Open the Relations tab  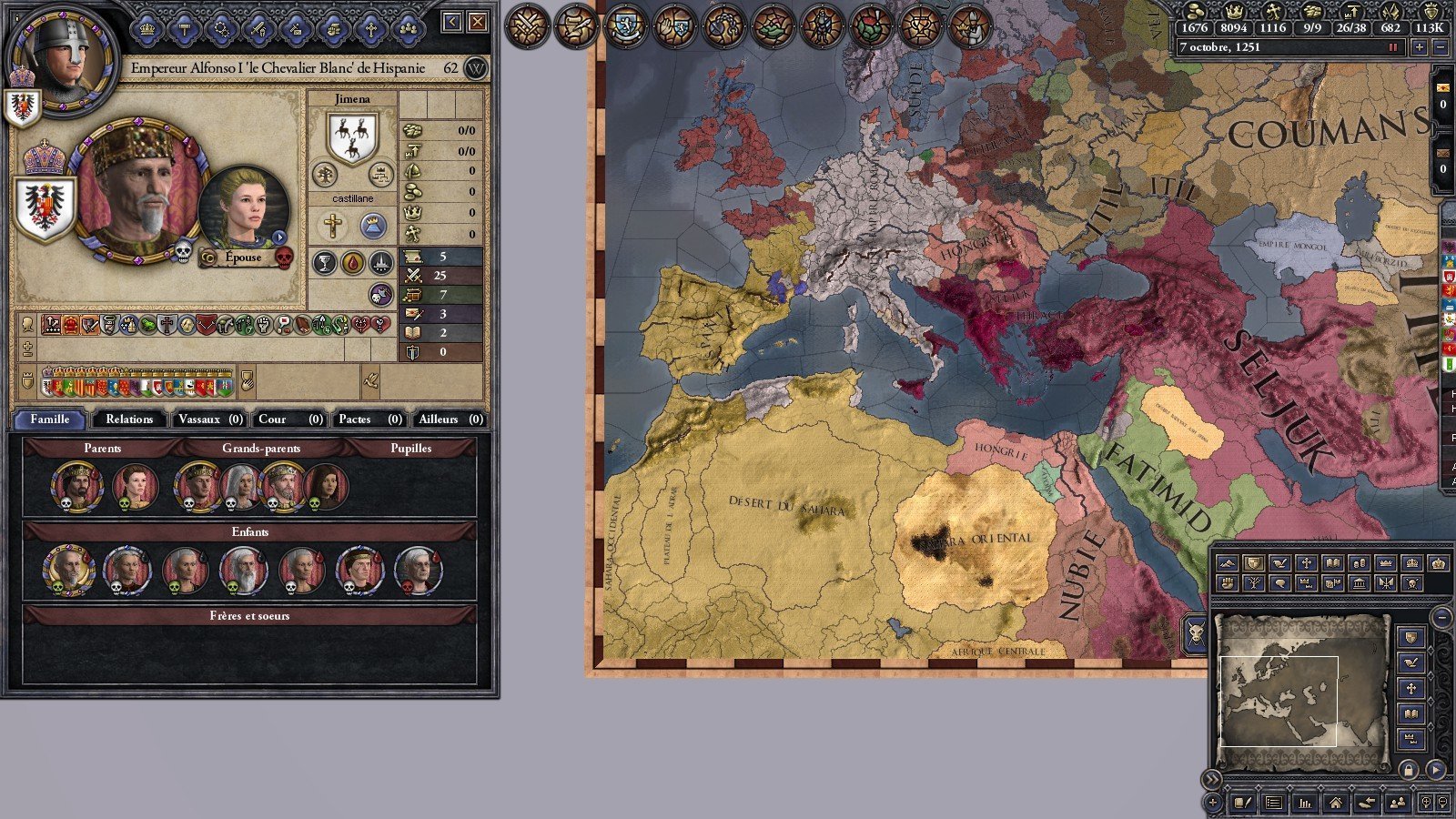click(129, 420)
